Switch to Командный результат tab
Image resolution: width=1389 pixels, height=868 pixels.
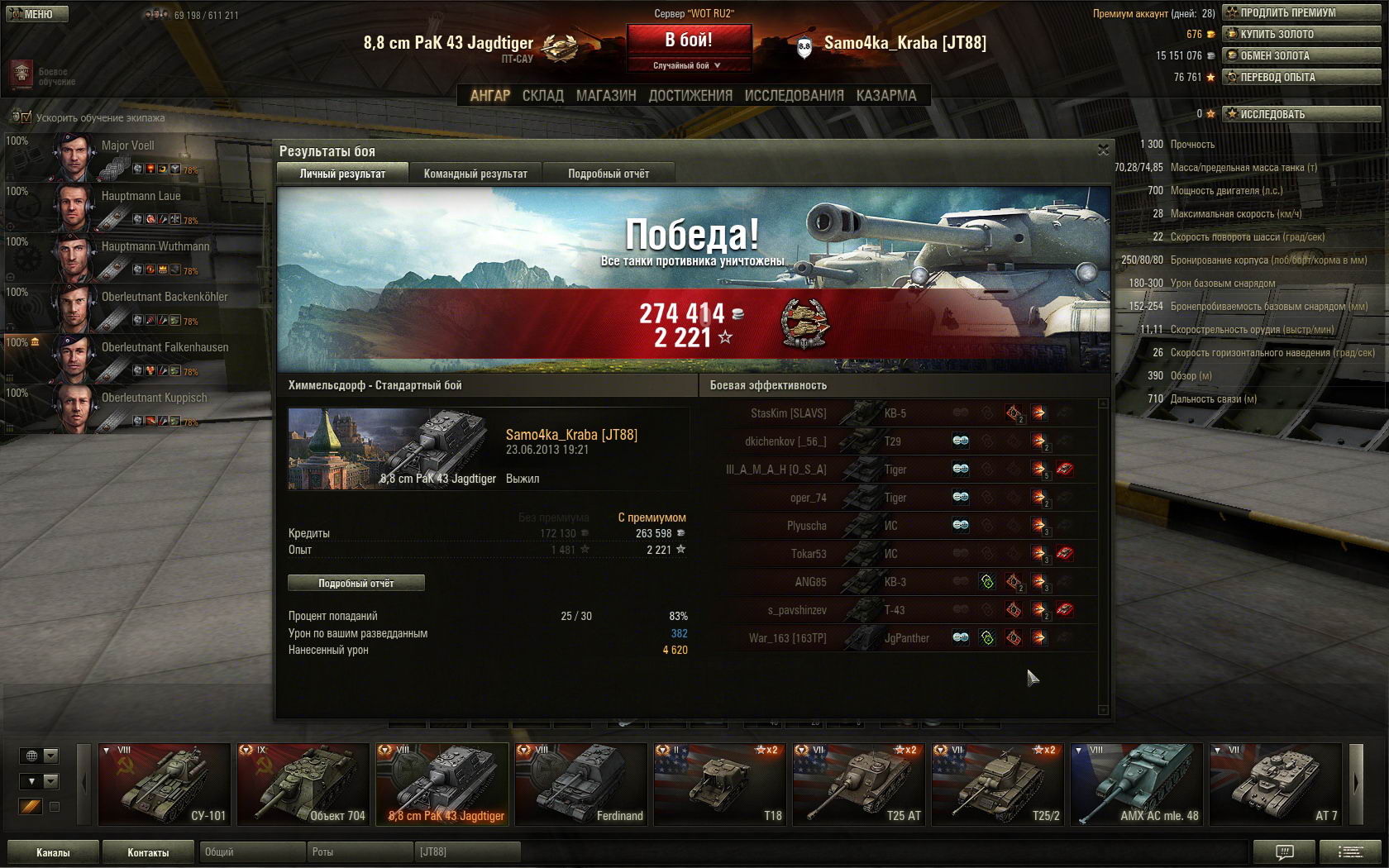tap(475, 174)
